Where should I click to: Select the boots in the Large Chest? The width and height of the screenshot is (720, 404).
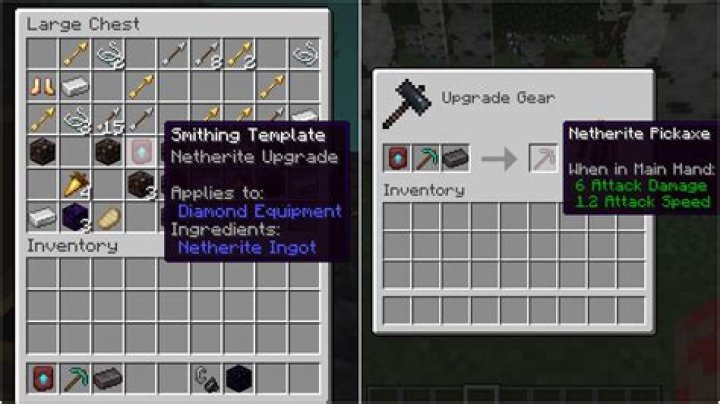point(41,86)
